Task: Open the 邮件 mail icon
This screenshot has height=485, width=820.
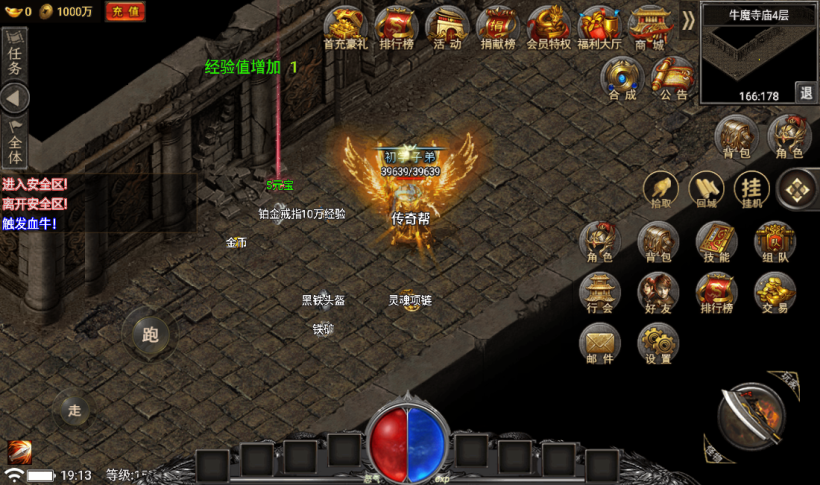Action: 600,345
